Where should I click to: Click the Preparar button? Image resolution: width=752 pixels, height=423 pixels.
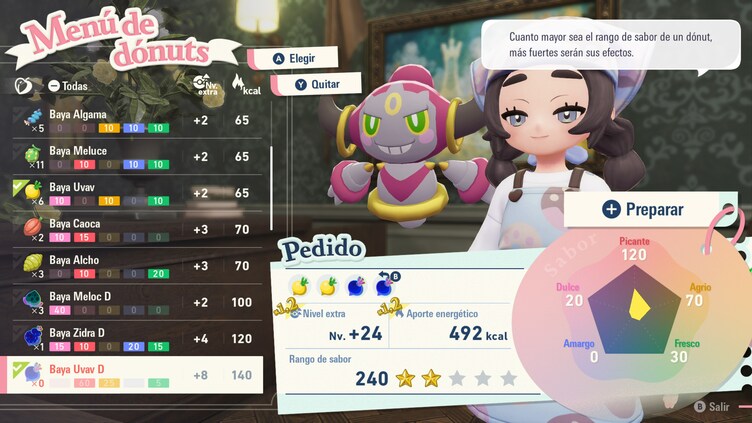click(x=643, y=209)
